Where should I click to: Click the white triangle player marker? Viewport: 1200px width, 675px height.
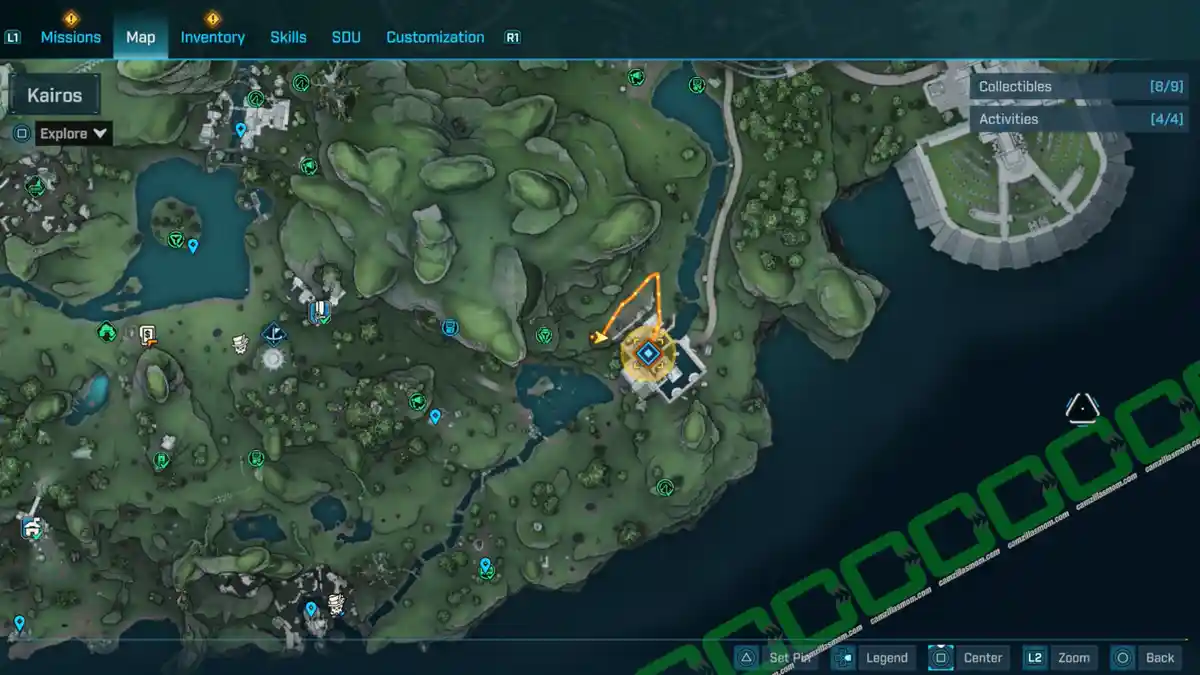pos(1082,408)
